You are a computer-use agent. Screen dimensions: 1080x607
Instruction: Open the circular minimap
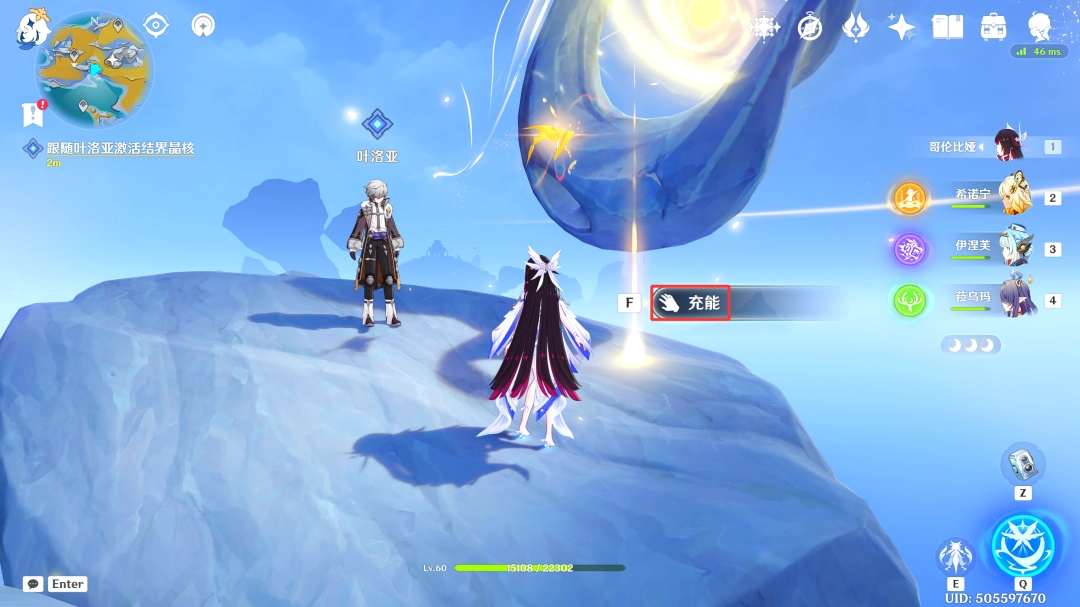(94, 68)
